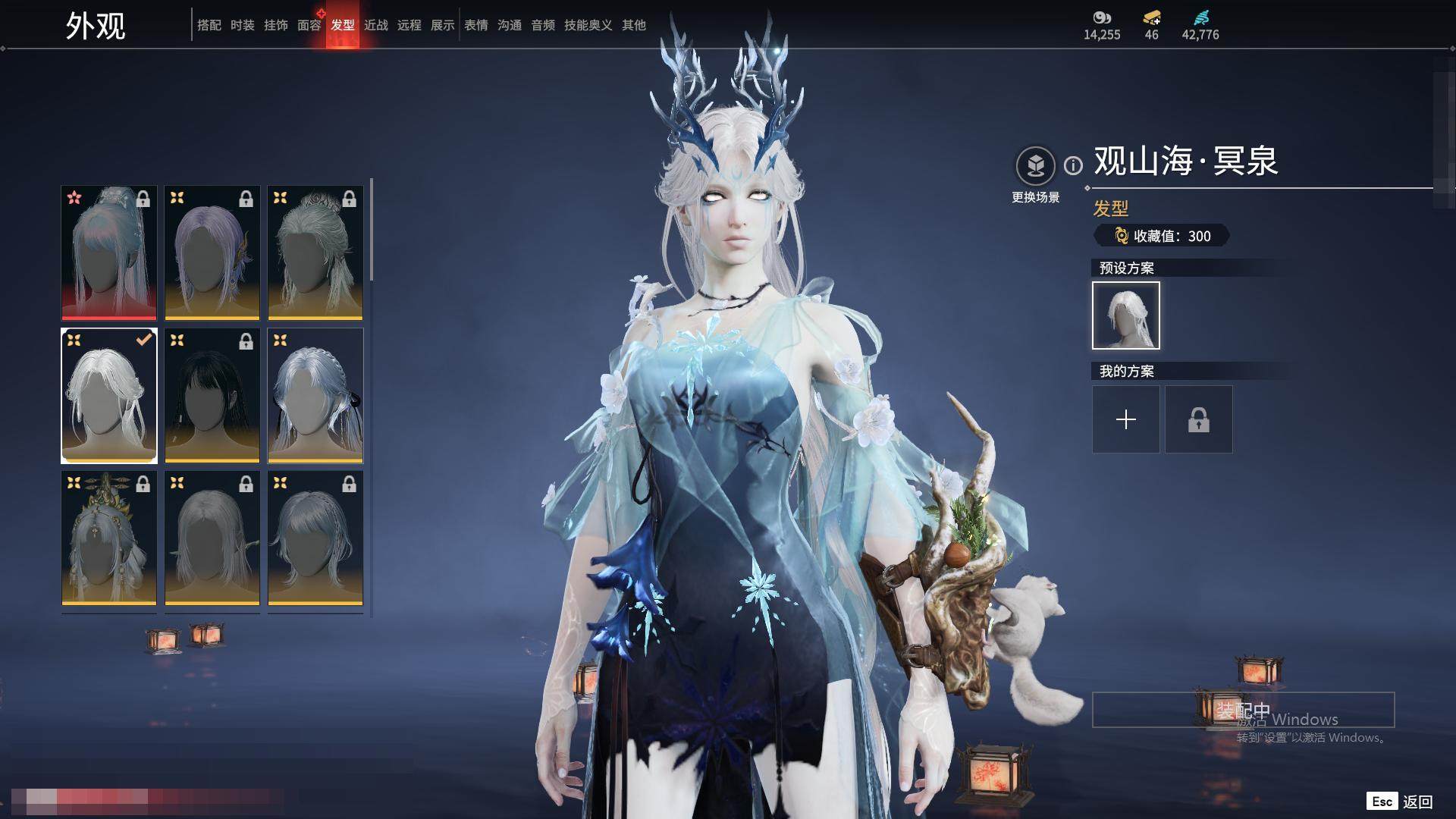Open the 近战 melee tab
Screen dimensions: 1456x819
[x=376, y=25]
